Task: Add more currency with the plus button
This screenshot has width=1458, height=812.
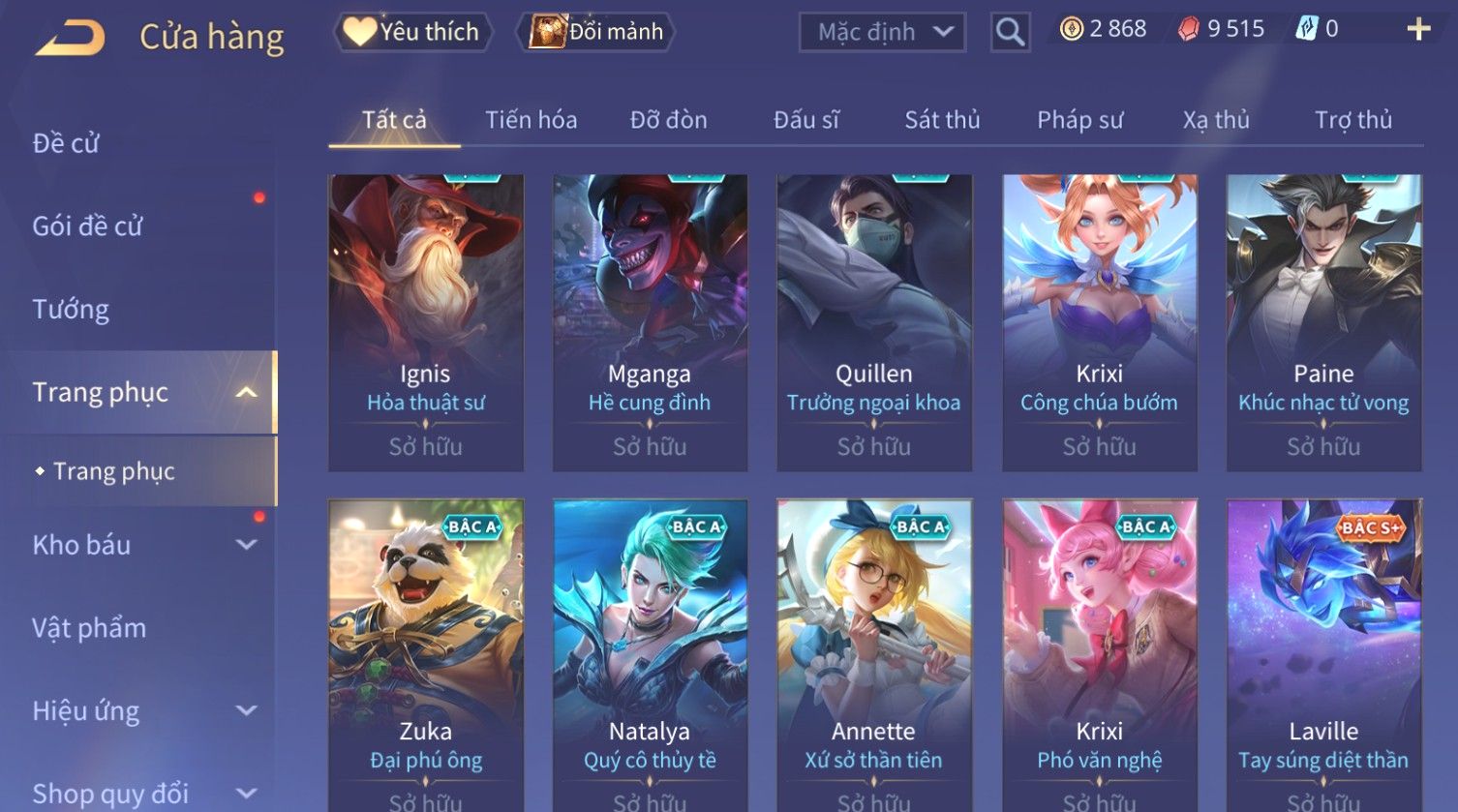Action: (1418, 30)
